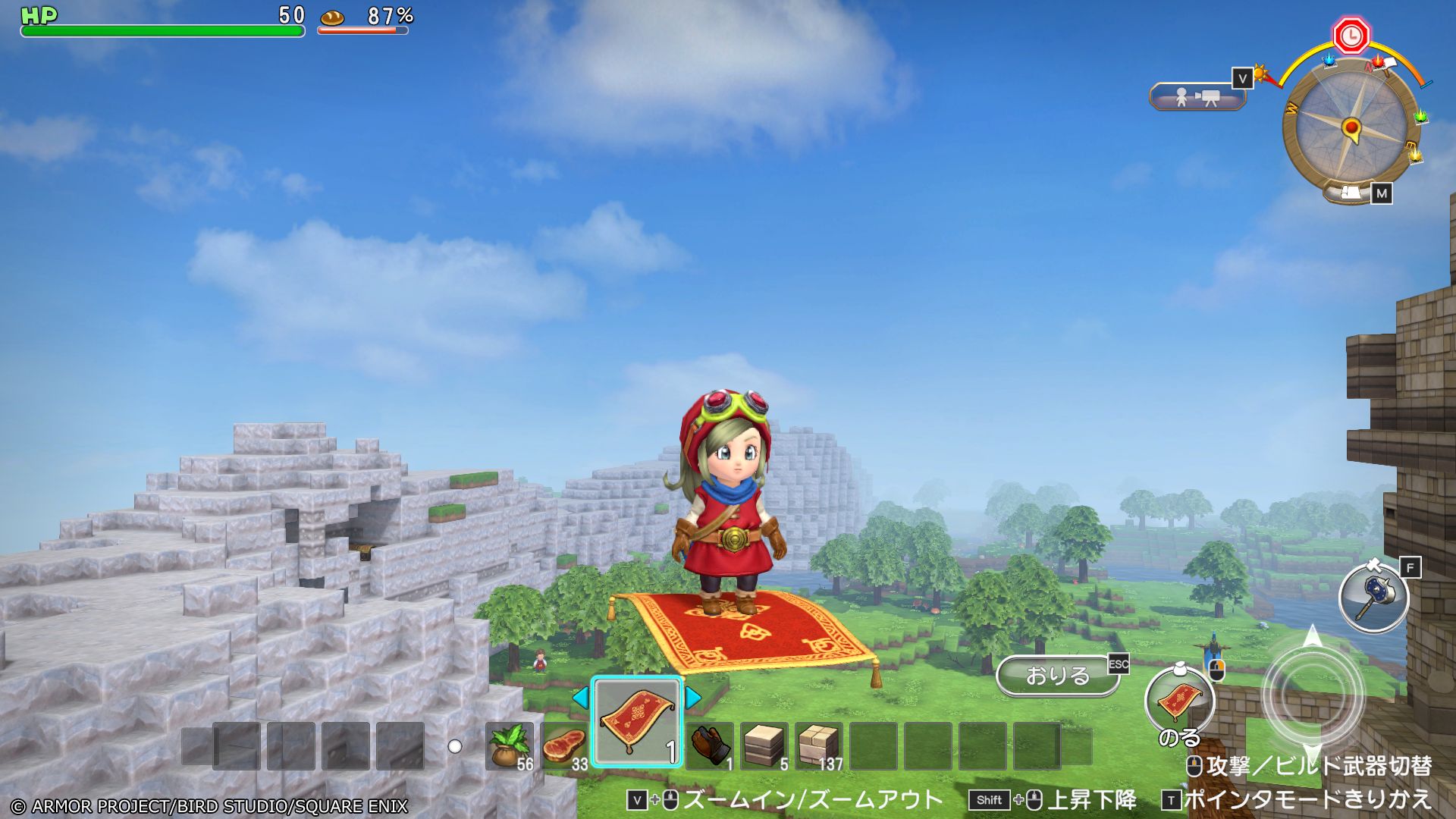The height and width of the screenshot is (819, 1456).
Task: Select the magic carpet hotbar slot
Action: pyautogui.click(x=637, y=722)
